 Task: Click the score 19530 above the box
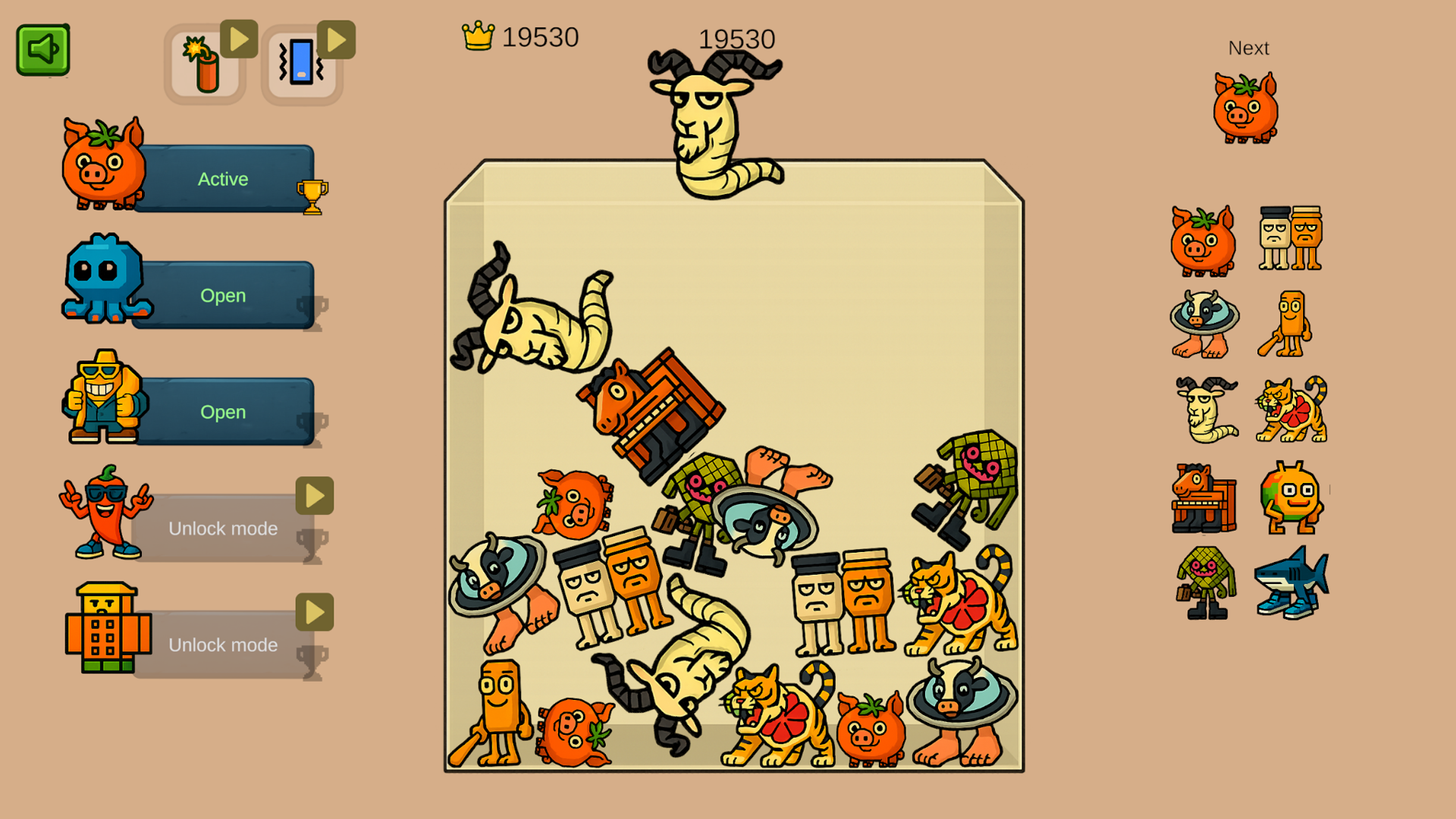[736, 39]
